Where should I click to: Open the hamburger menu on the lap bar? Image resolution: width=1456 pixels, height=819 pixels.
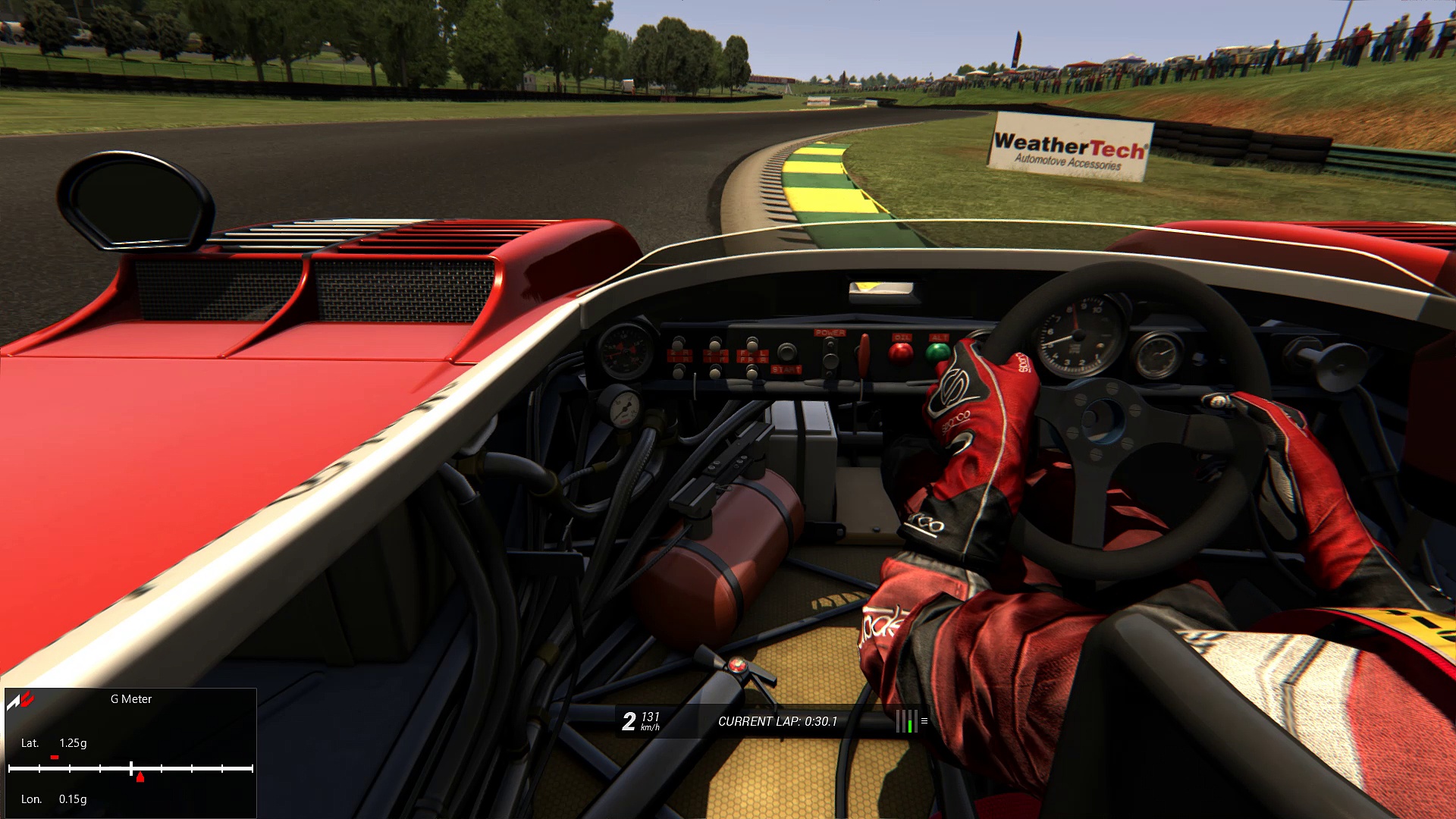[924, 721]
